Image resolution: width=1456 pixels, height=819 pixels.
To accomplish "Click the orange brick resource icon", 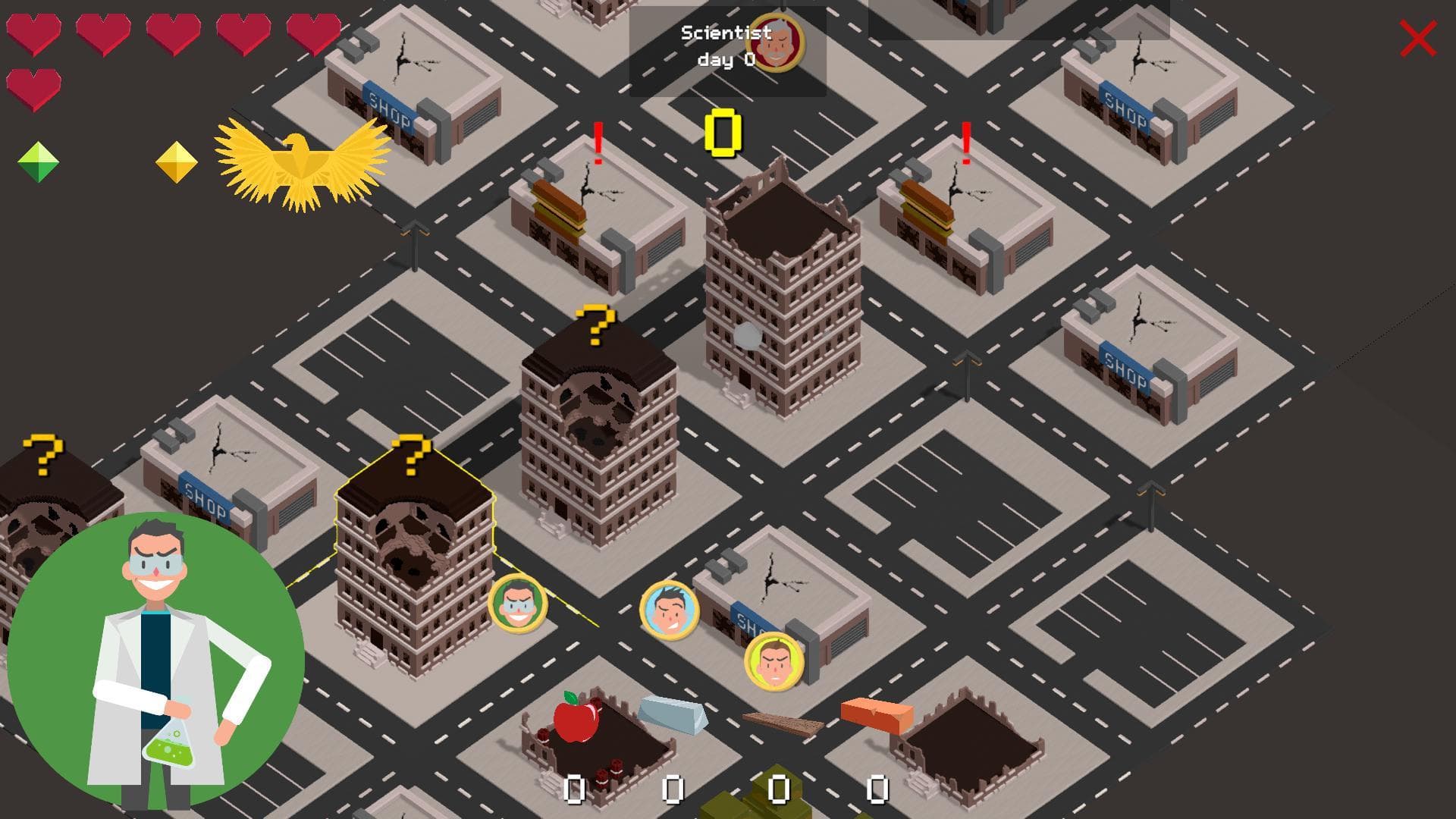I will click(877, 715).
